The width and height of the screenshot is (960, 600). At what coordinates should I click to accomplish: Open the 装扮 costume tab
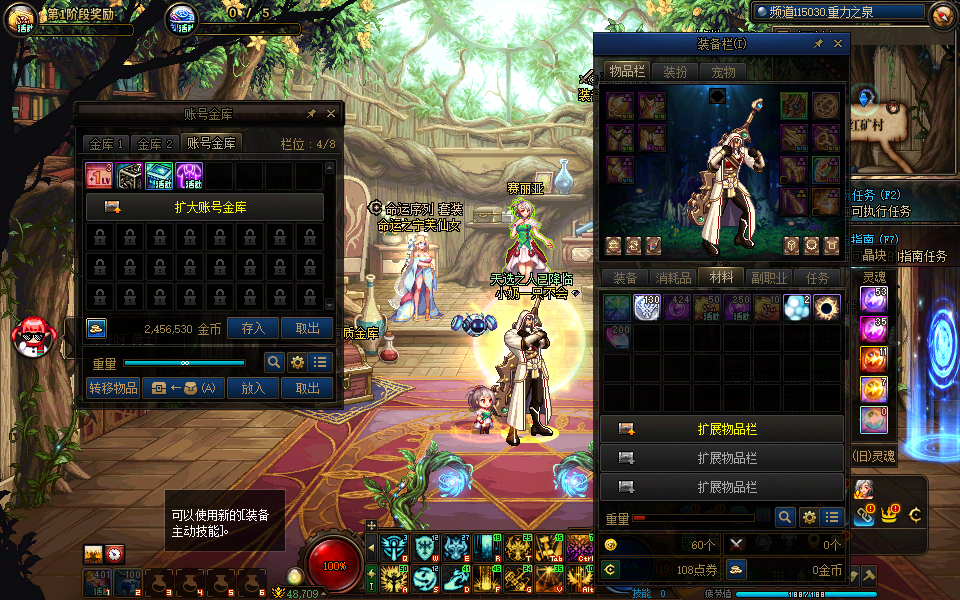[x=675, y=72]
